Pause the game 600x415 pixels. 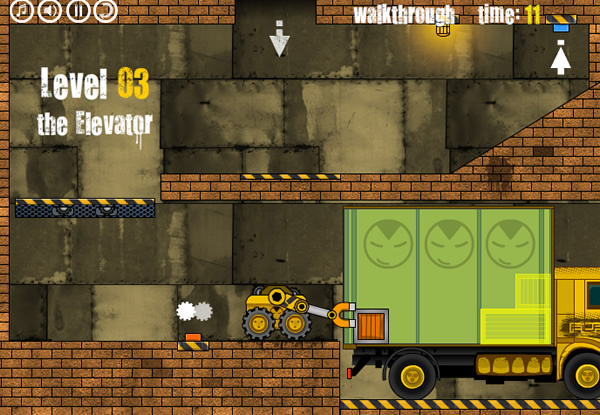(78, 11)
